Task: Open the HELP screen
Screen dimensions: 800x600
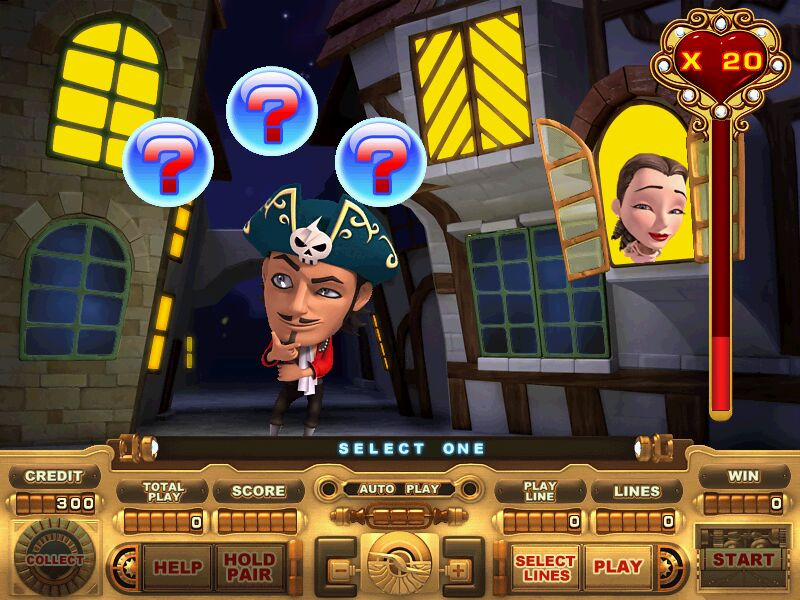Action: click(x=176, y=567)
